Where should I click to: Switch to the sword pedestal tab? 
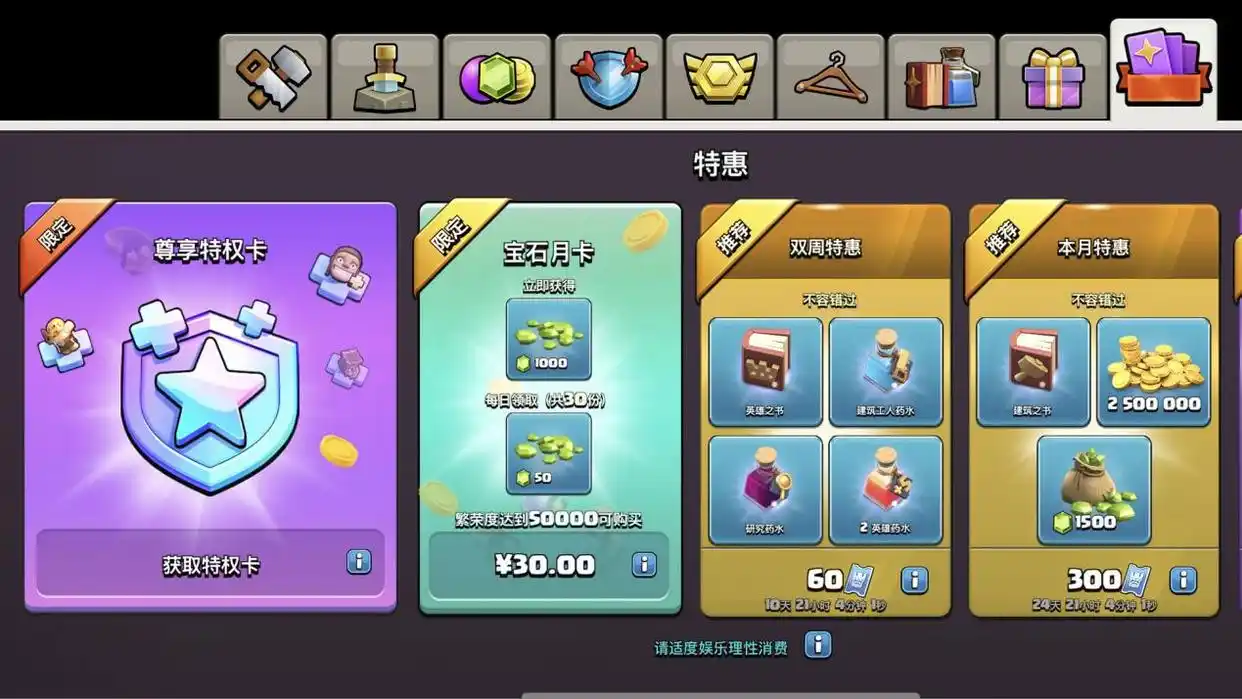[x=385, y=77]
